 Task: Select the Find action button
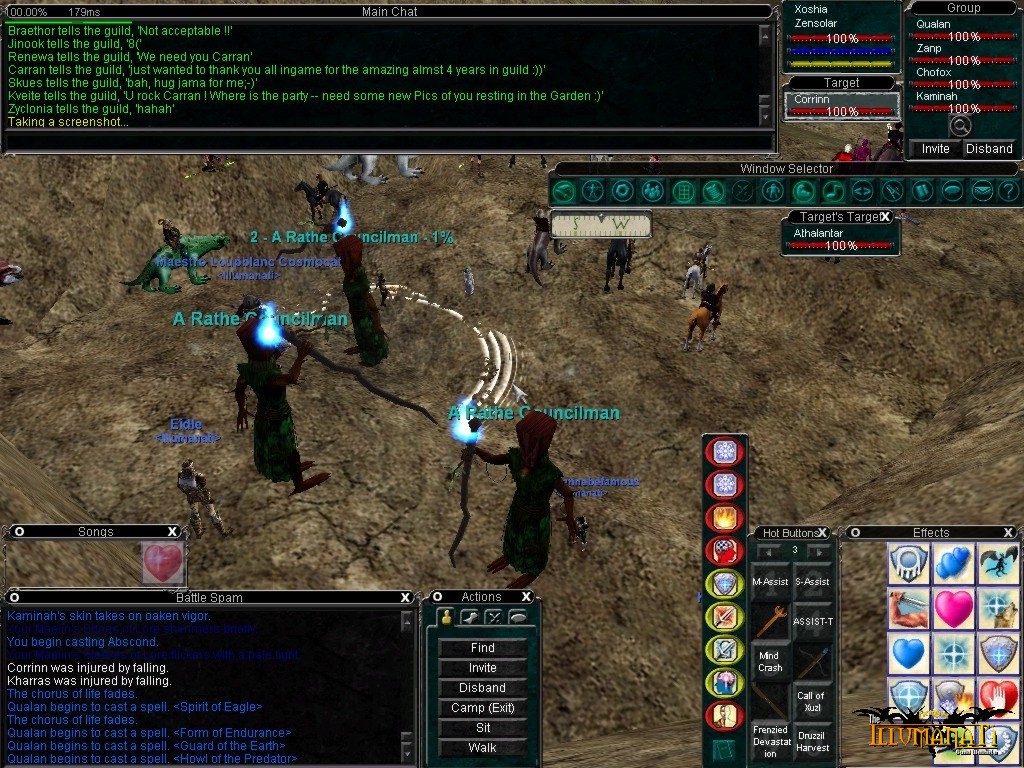[482, 648]
